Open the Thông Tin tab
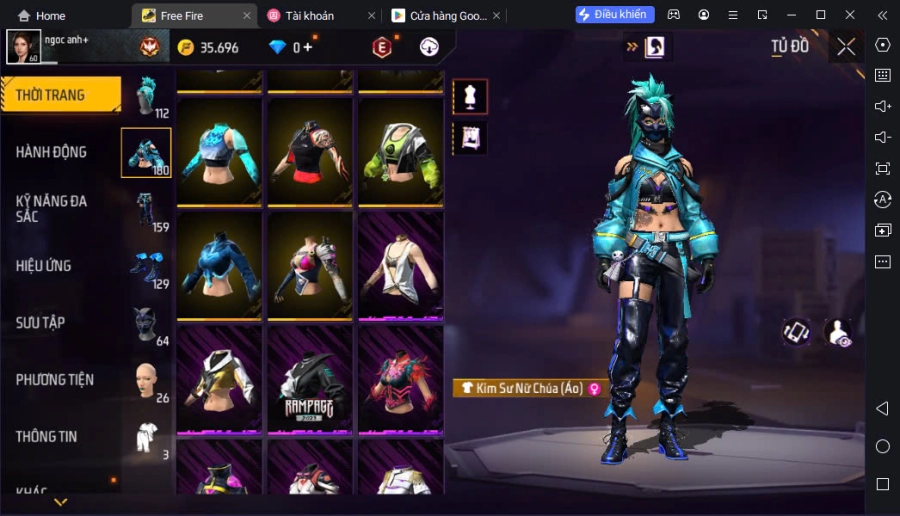The width and height of the screenshot is (900, 516). click(46, 437)
